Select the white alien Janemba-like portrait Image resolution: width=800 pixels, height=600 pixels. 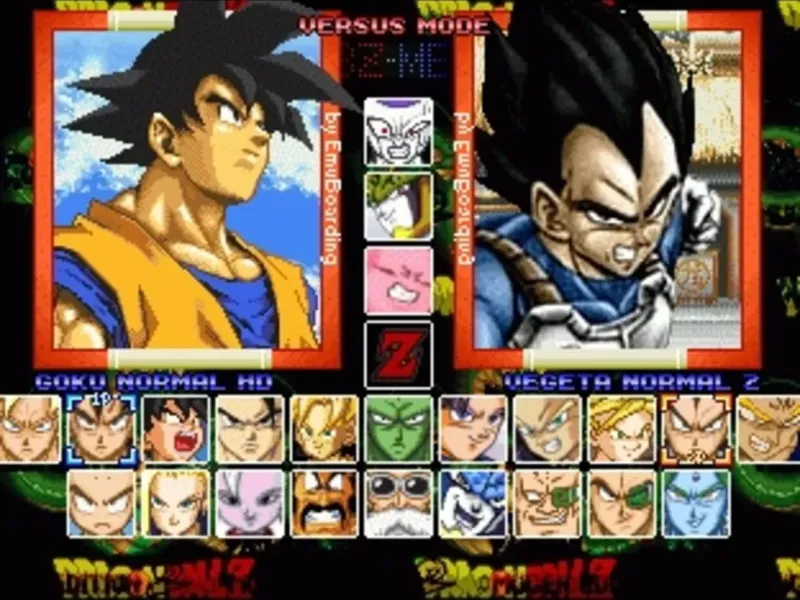(250, 503)
